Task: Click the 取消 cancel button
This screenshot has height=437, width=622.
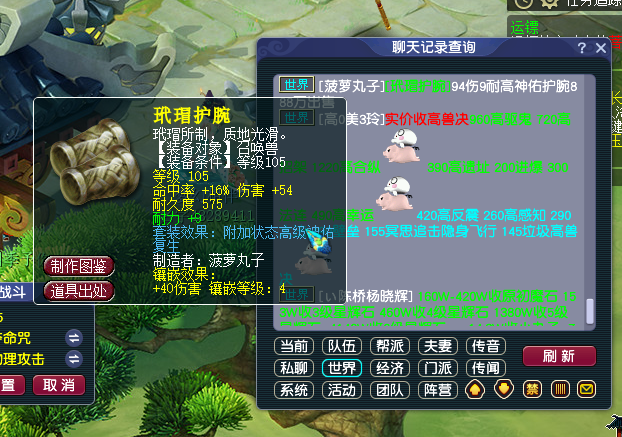Action: pyautogui.click(x=59, y=385)
